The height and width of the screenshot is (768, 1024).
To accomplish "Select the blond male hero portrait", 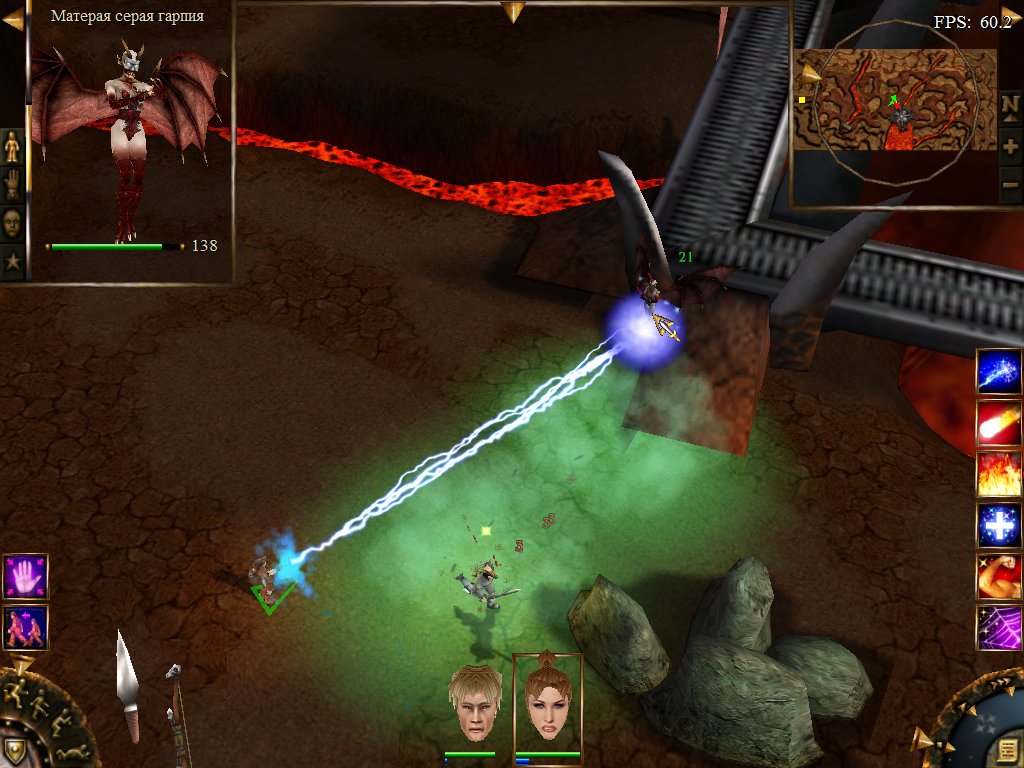I will [474, 703].
